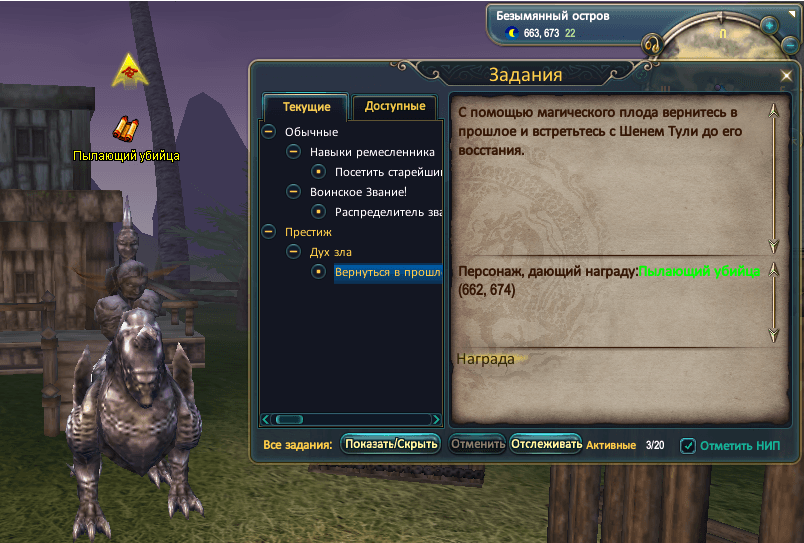Zoom in the minimap with plus button
The width and height of the screenshot is (804, 543).
pos(769,25)
